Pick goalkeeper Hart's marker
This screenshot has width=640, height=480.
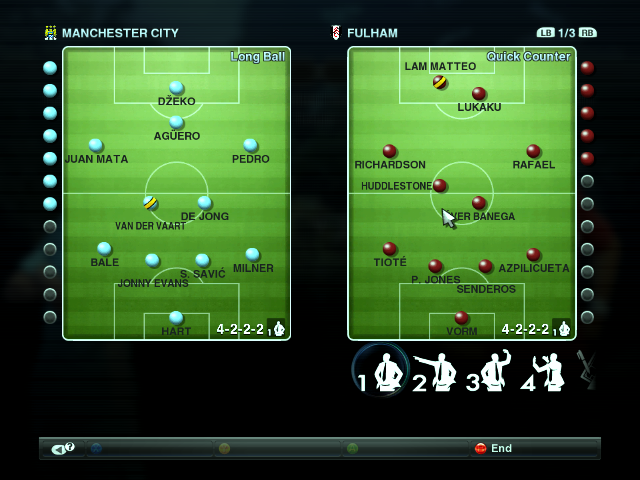click(176, 317)
